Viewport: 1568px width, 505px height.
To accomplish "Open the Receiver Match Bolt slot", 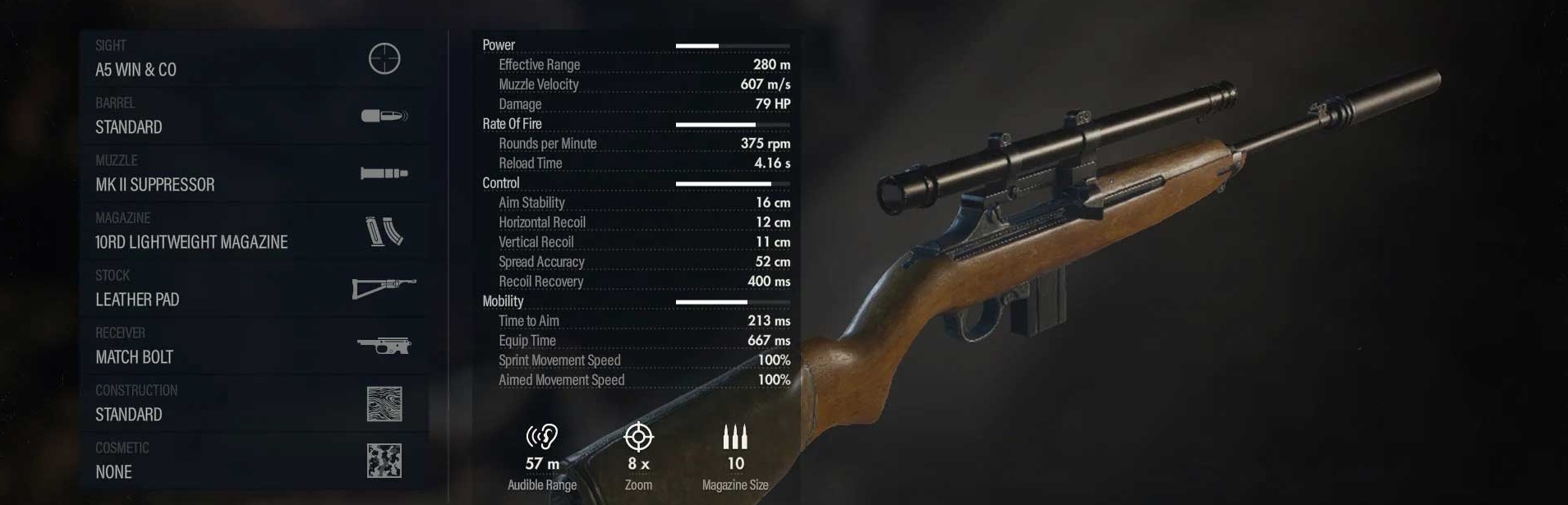I will point(253,346).
